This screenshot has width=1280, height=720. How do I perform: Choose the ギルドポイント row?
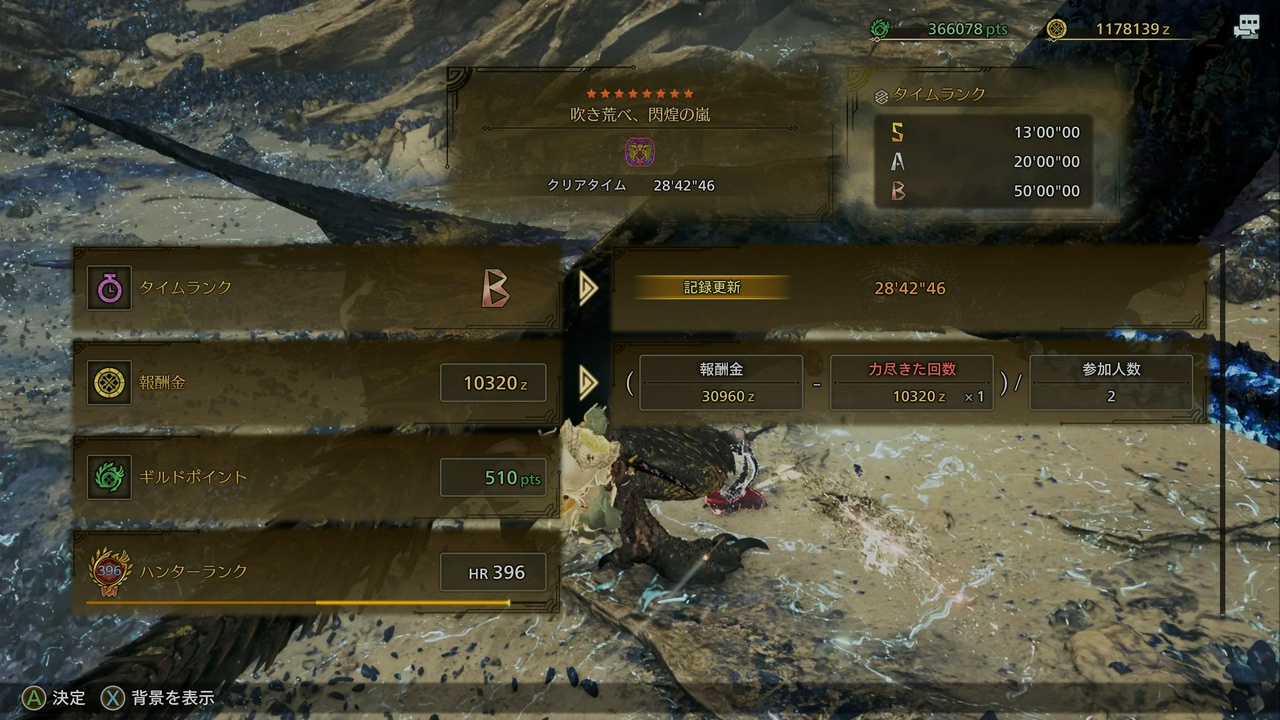[316, 478]
